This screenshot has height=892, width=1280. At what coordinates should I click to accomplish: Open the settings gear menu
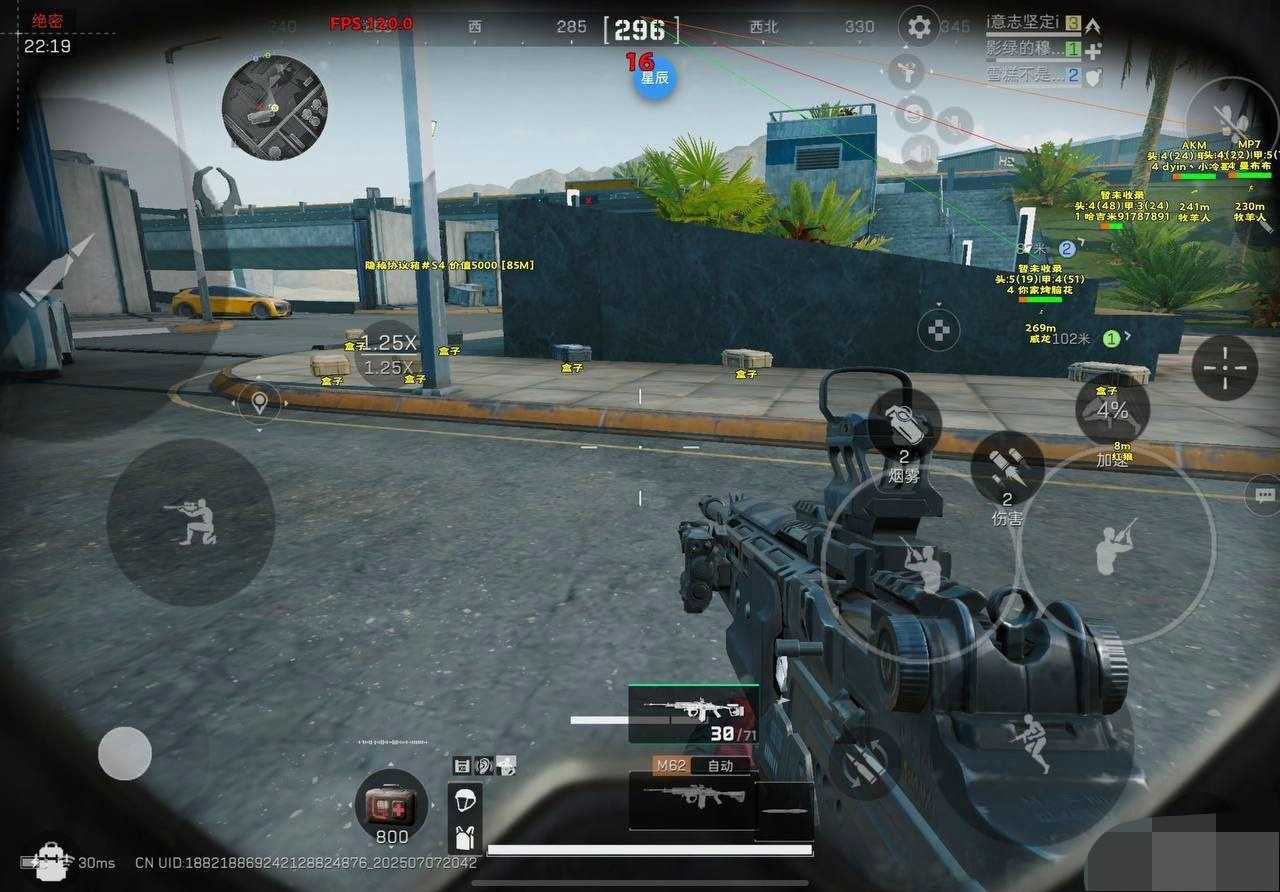[x=918, y=26]
